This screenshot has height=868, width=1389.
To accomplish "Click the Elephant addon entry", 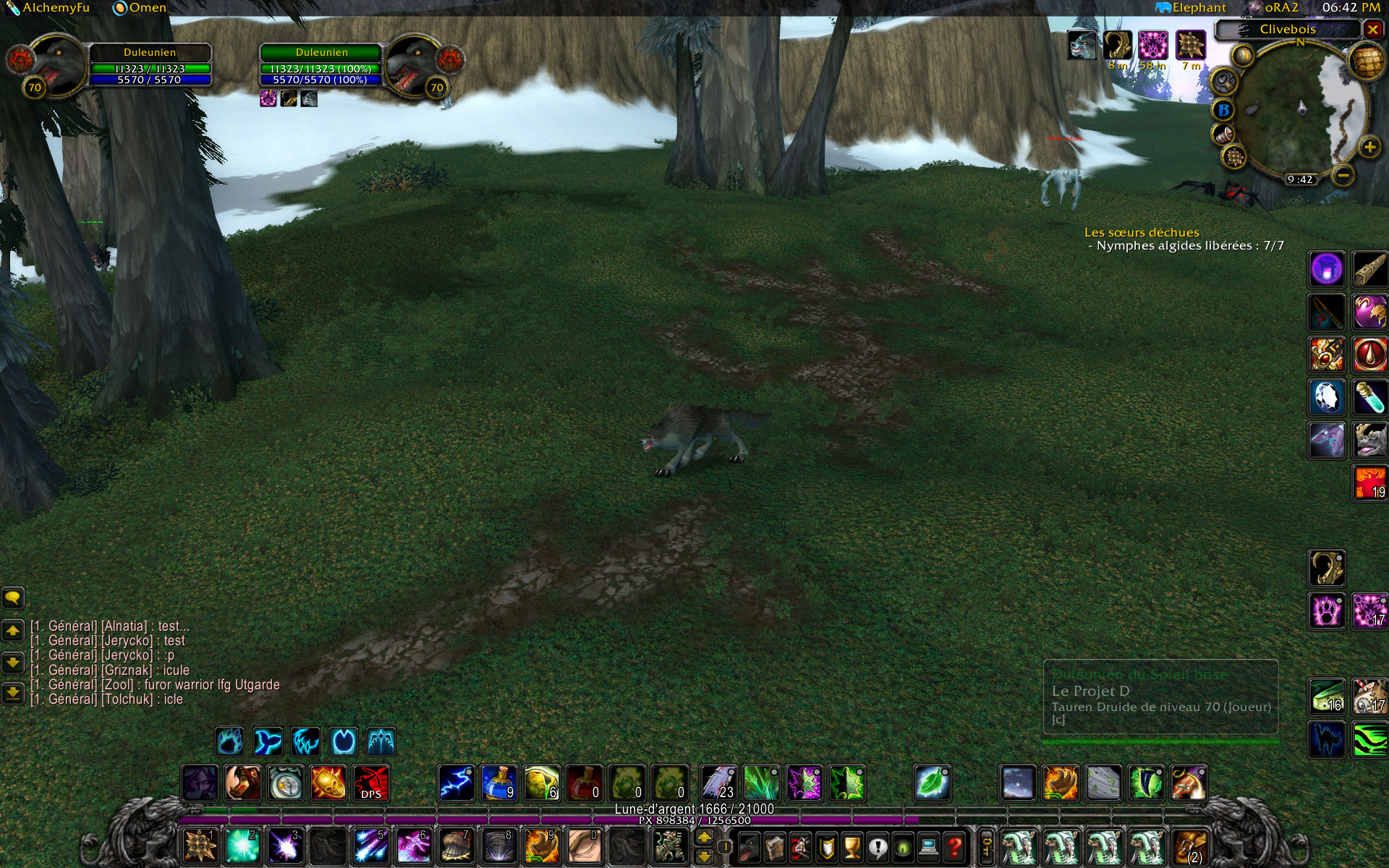I will point(1191,7).
